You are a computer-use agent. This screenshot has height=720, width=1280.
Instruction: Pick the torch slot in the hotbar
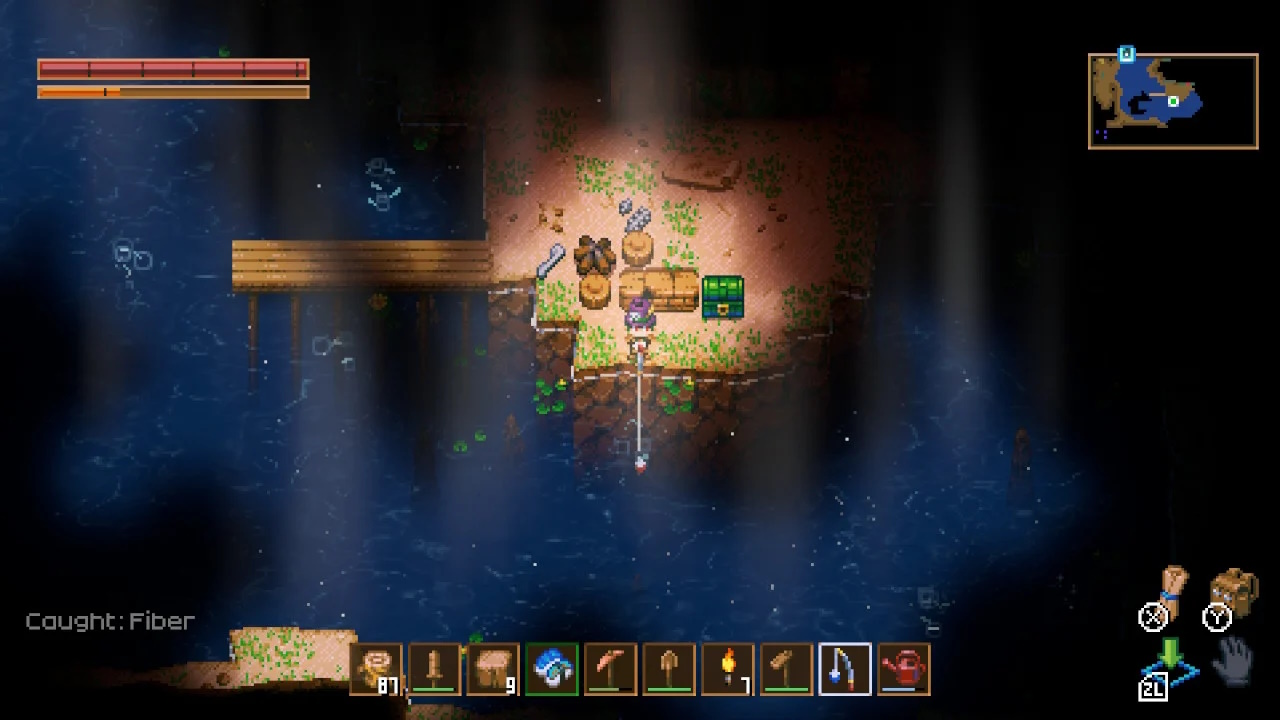[727, 669]
